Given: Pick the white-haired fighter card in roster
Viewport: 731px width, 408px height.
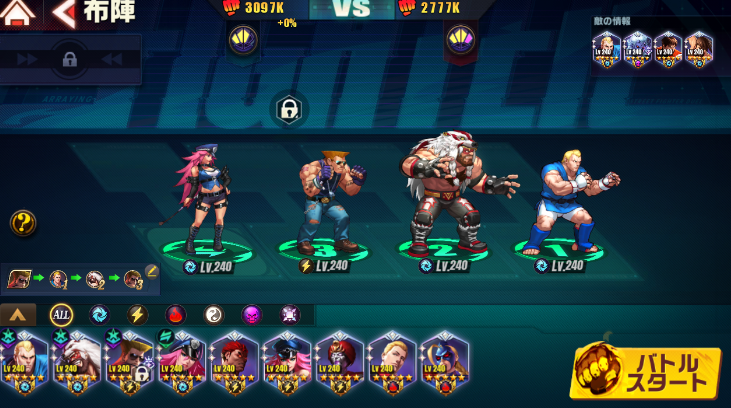Looking at the screenshot, I should 76,362.
